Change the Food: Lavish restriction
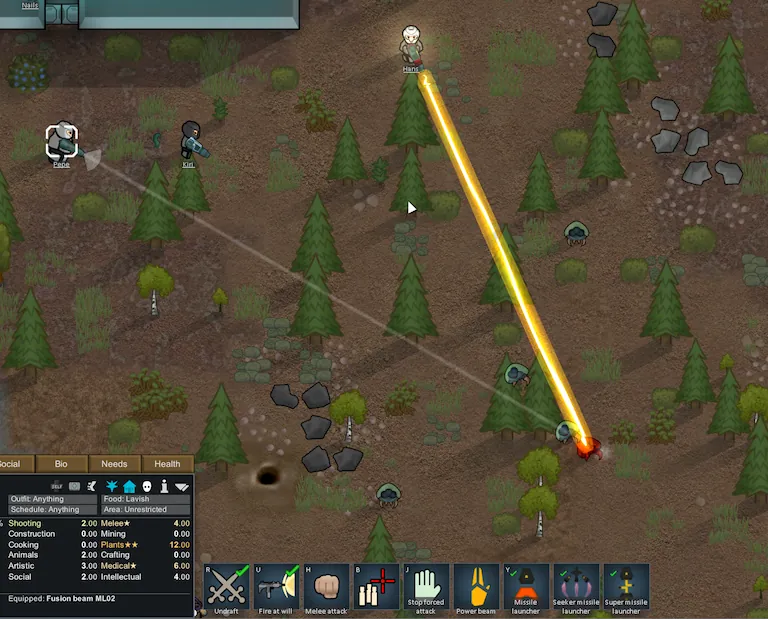This screenshot has width=768, height=619. click(145, 499)
